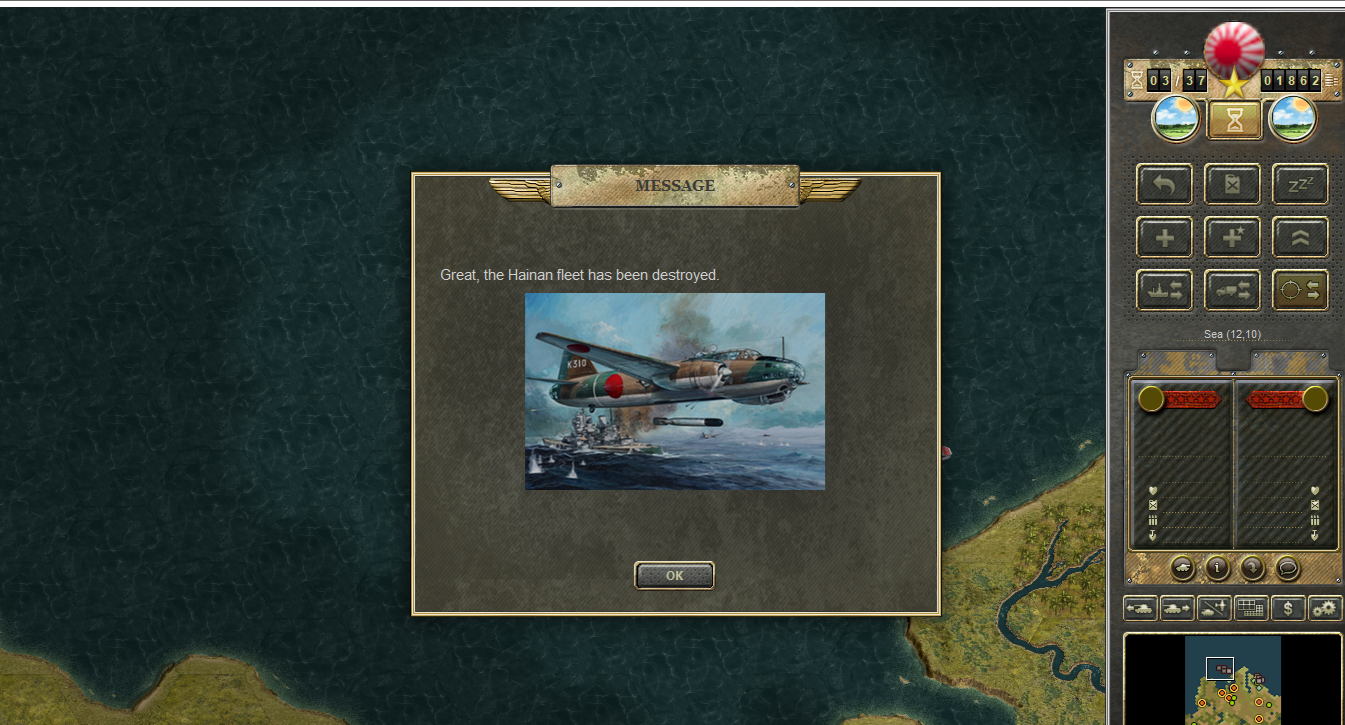
Task: Click on the minimap
Action: (x=1232, y=680)
